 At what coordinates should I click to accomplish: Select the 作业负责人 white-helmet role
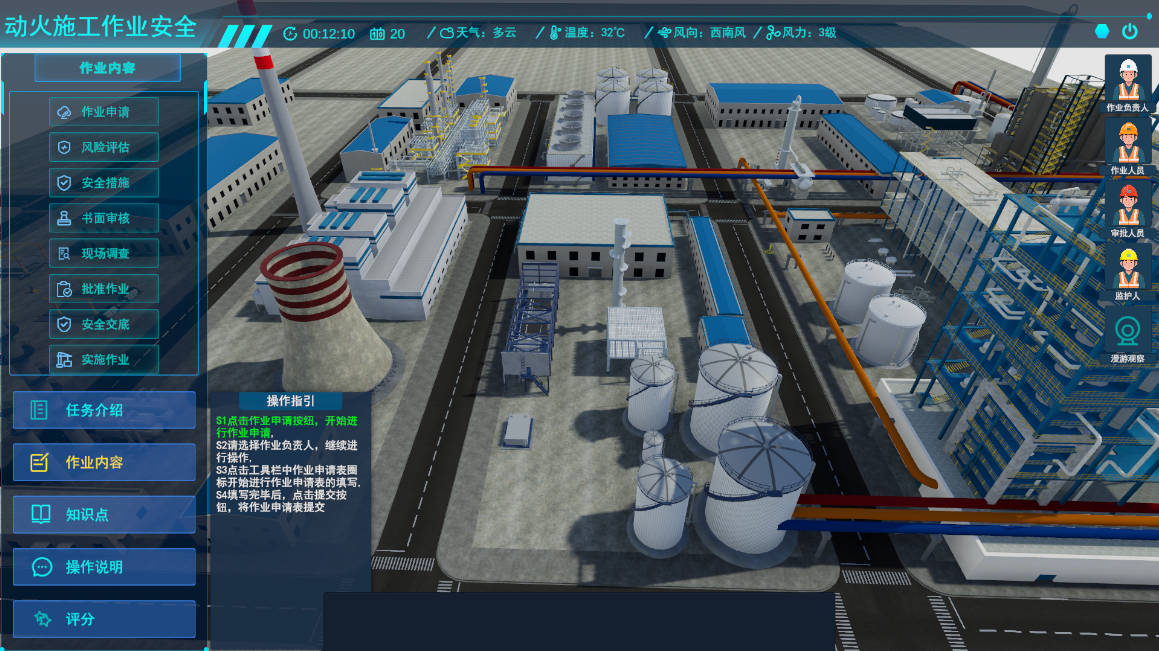pyautogui.click(x=1128, y=84)
